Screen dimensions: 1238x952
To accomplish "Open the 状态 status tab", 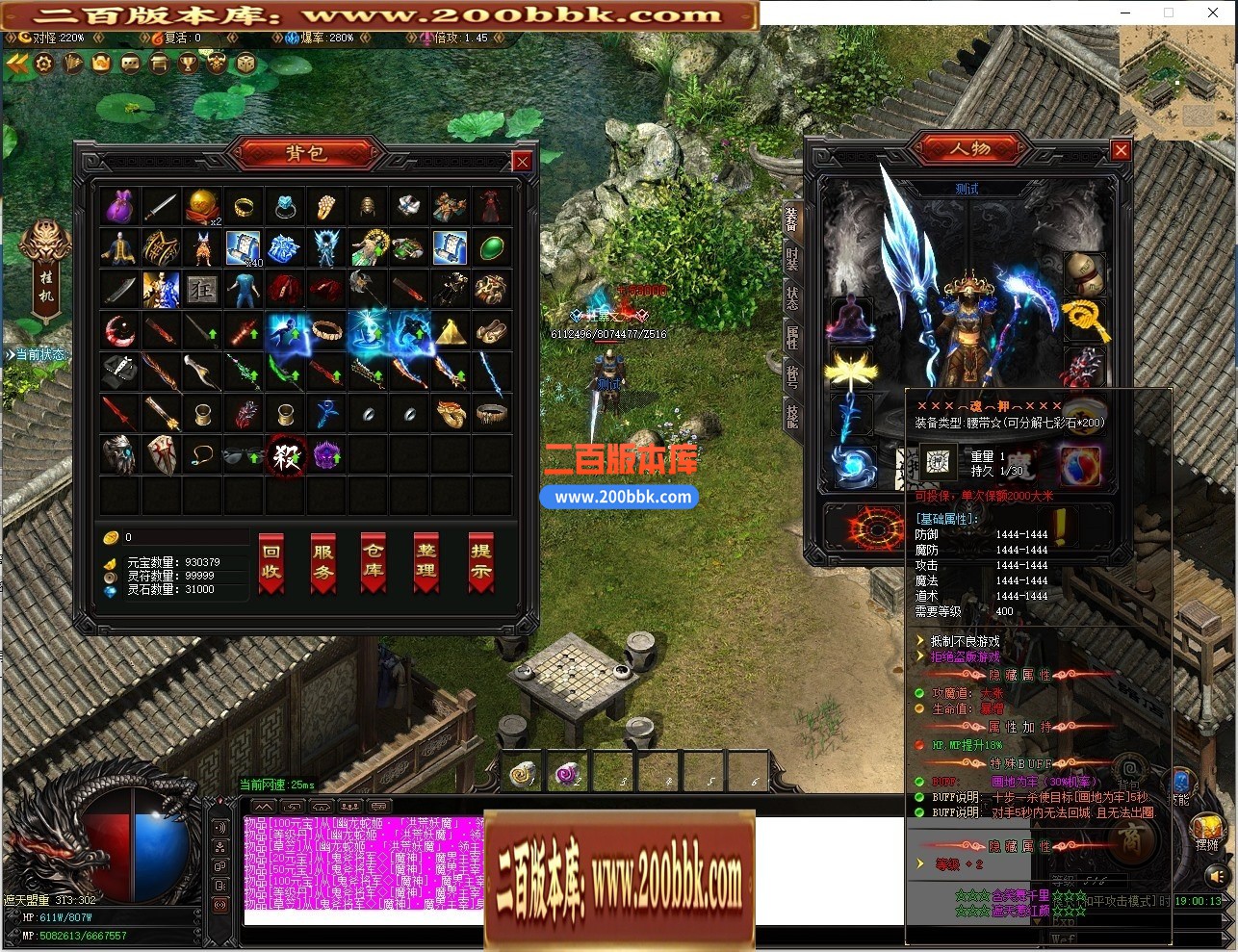I will (792, 298).
